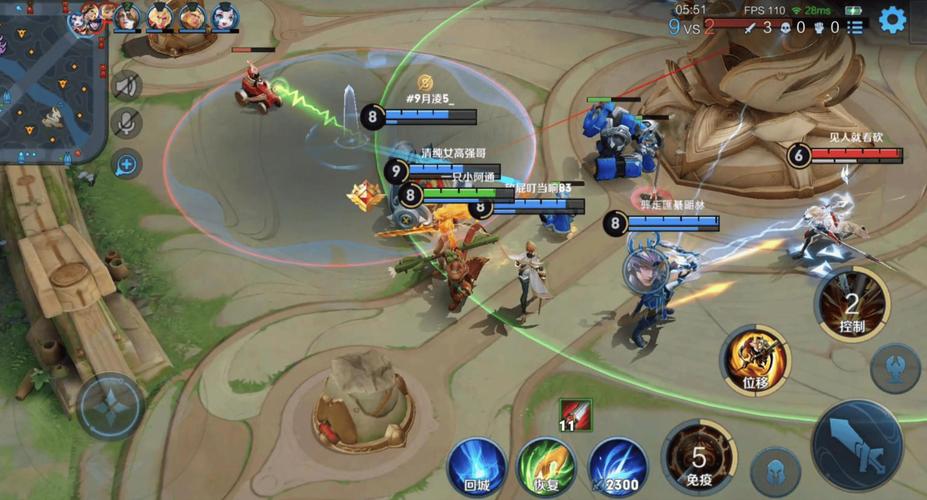
Task: Open the scoreboard list icon
Action: (x=856, y=28)
